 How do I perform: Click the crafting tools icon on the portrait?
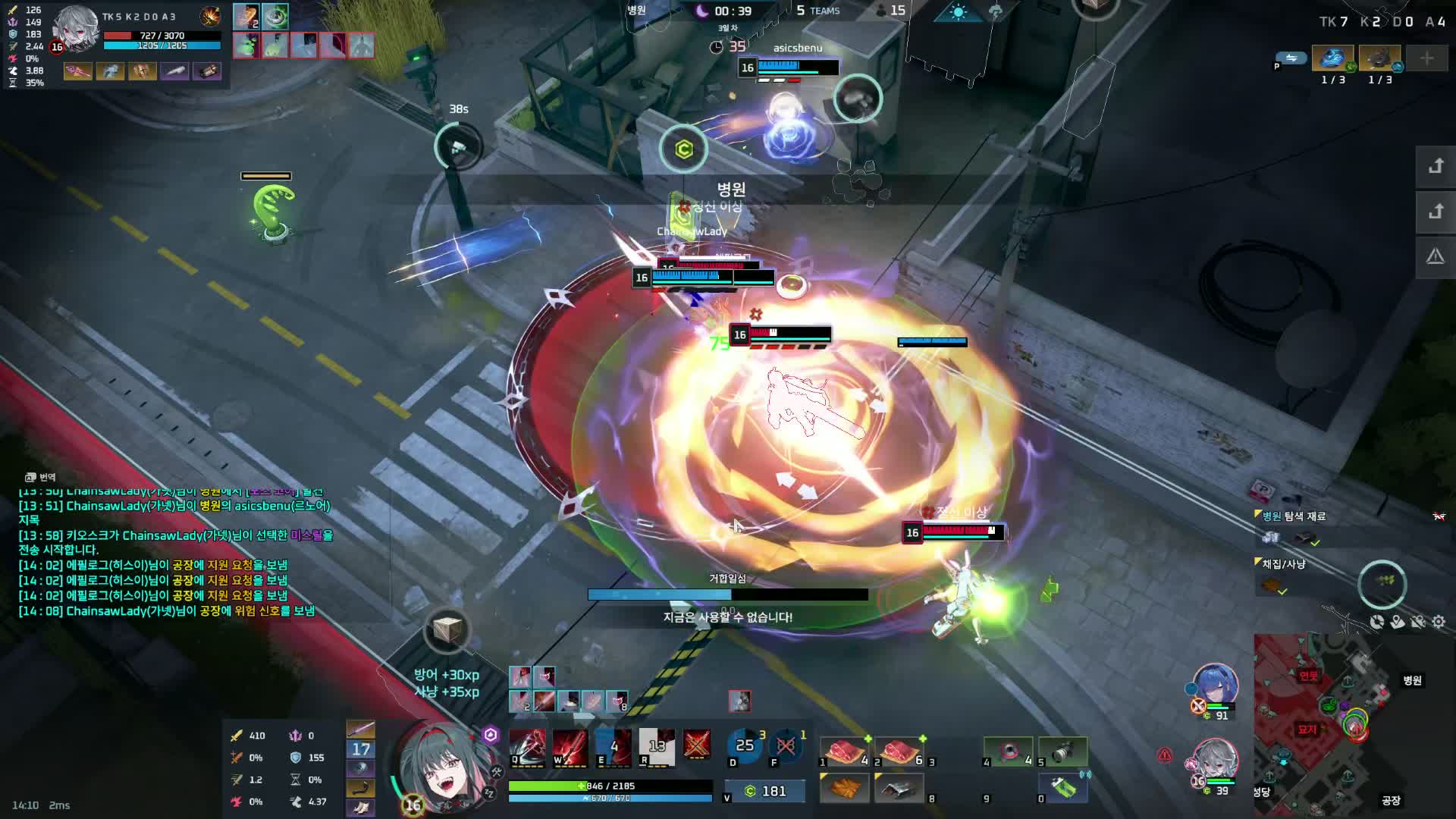click(497, 772)
